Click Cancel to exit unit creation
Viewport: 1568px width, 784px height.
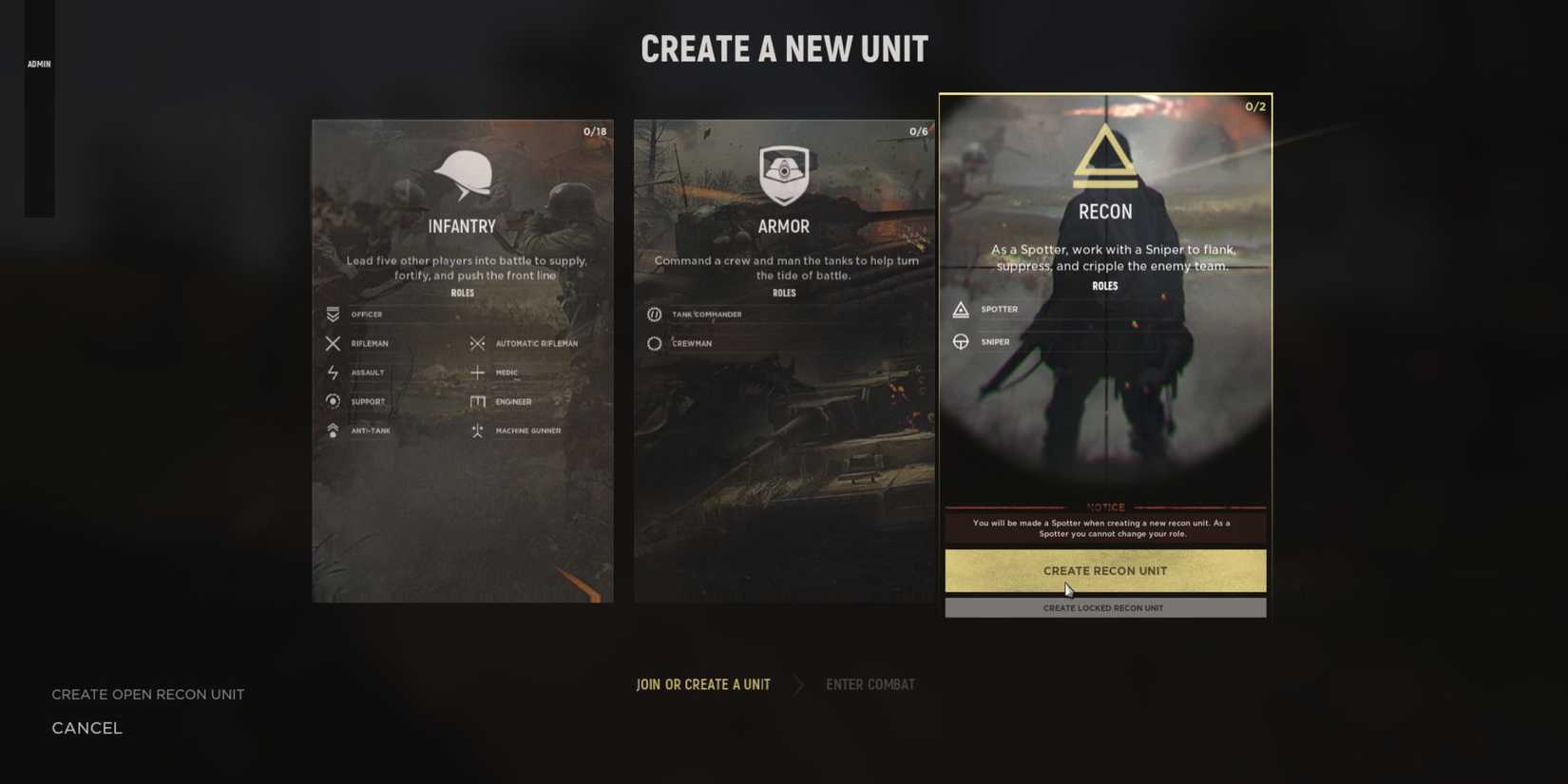pyautogui.click(x=86, y=727)
